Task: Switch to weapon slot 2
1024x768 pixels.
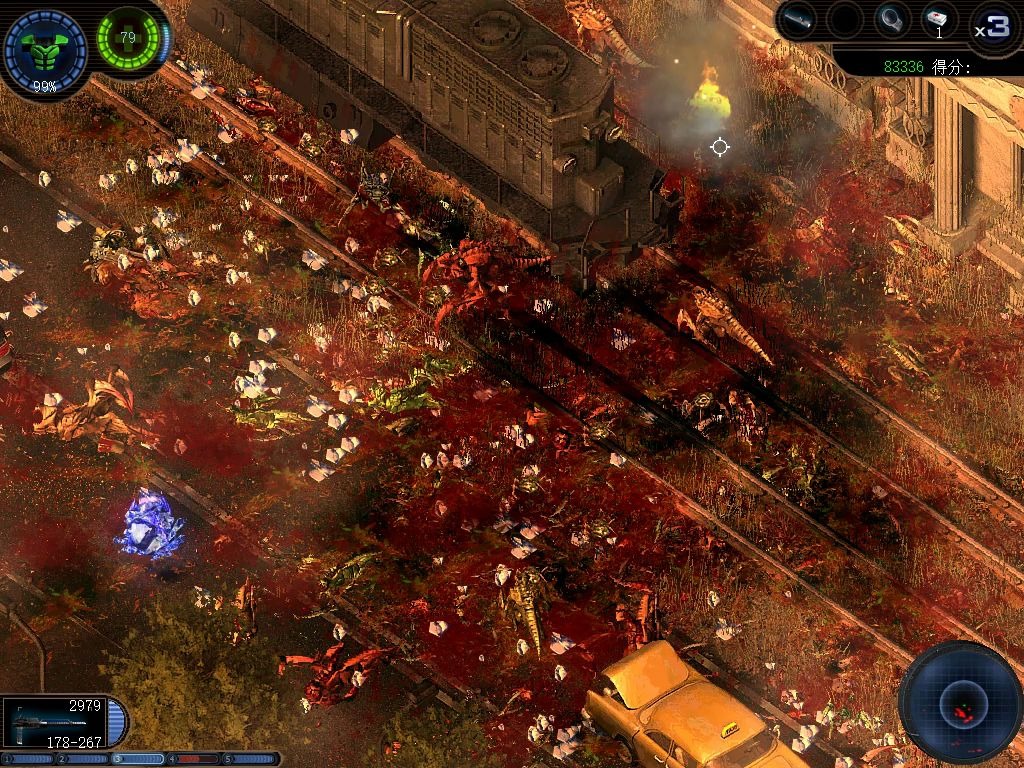Action: click(x=83, y=759)
